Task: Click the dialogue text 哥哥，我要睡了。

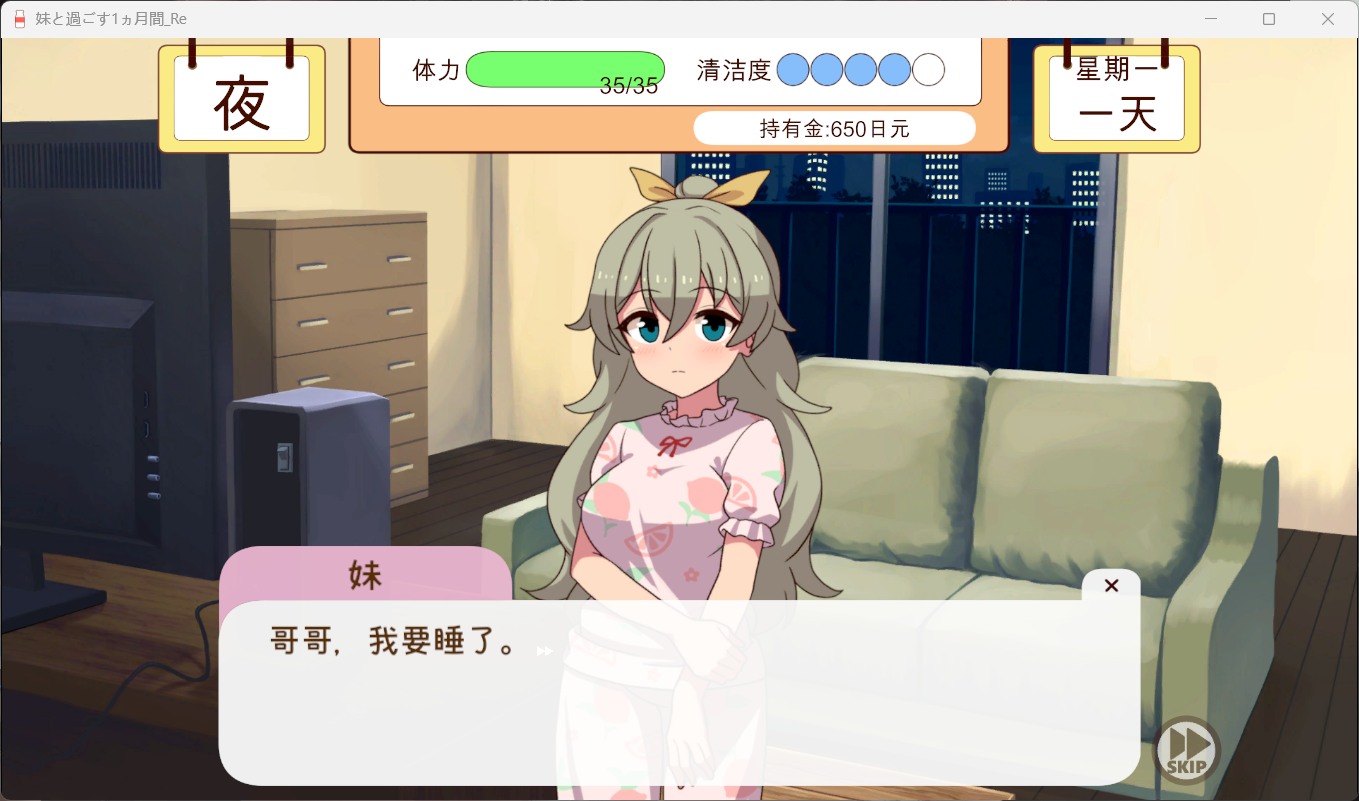Action: [x=393, y=642]
